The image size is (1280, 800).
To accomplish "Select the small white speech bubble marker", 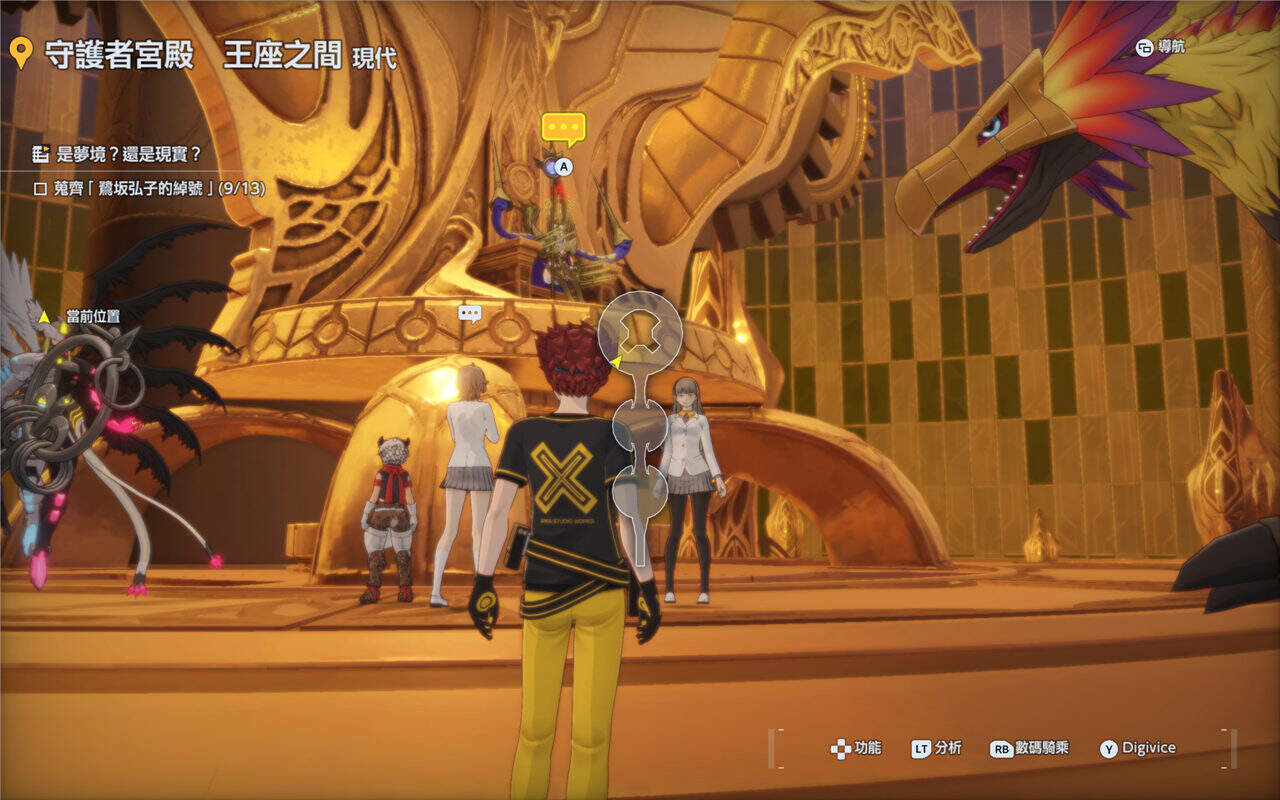I will (x=469, y=313).
